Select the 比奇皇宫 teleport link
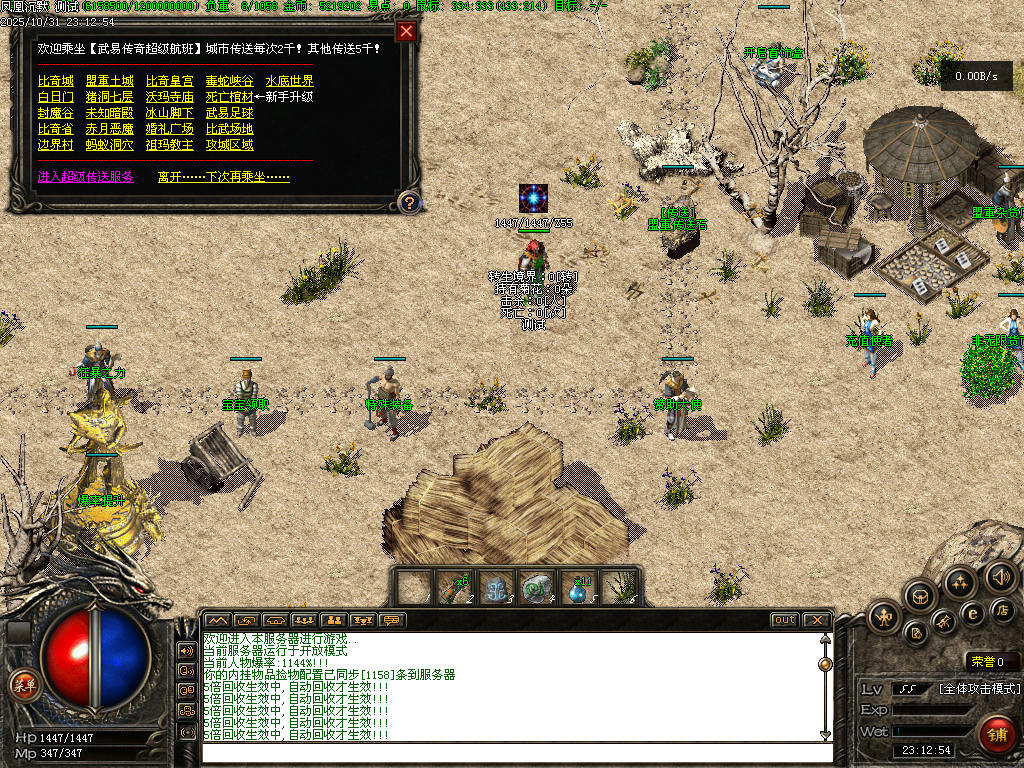This screenshot has height=768, width=1024. pyautogui.click(x=169, y=81)
